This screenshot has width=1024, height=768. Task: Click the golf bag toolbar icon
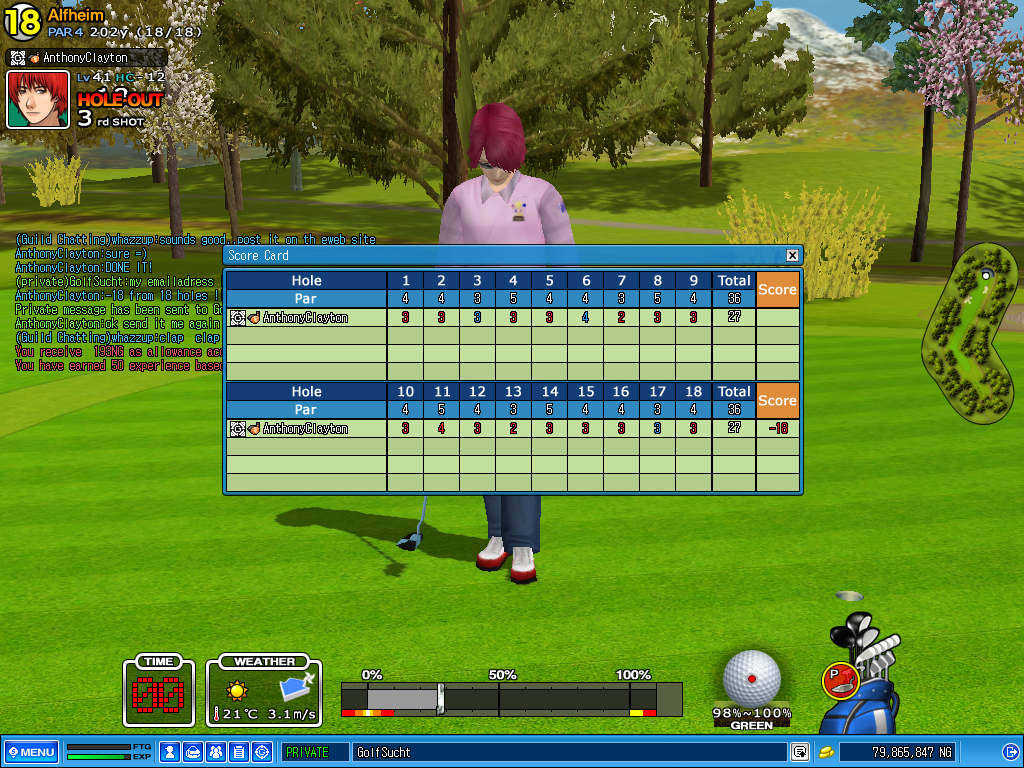(193, 752)
